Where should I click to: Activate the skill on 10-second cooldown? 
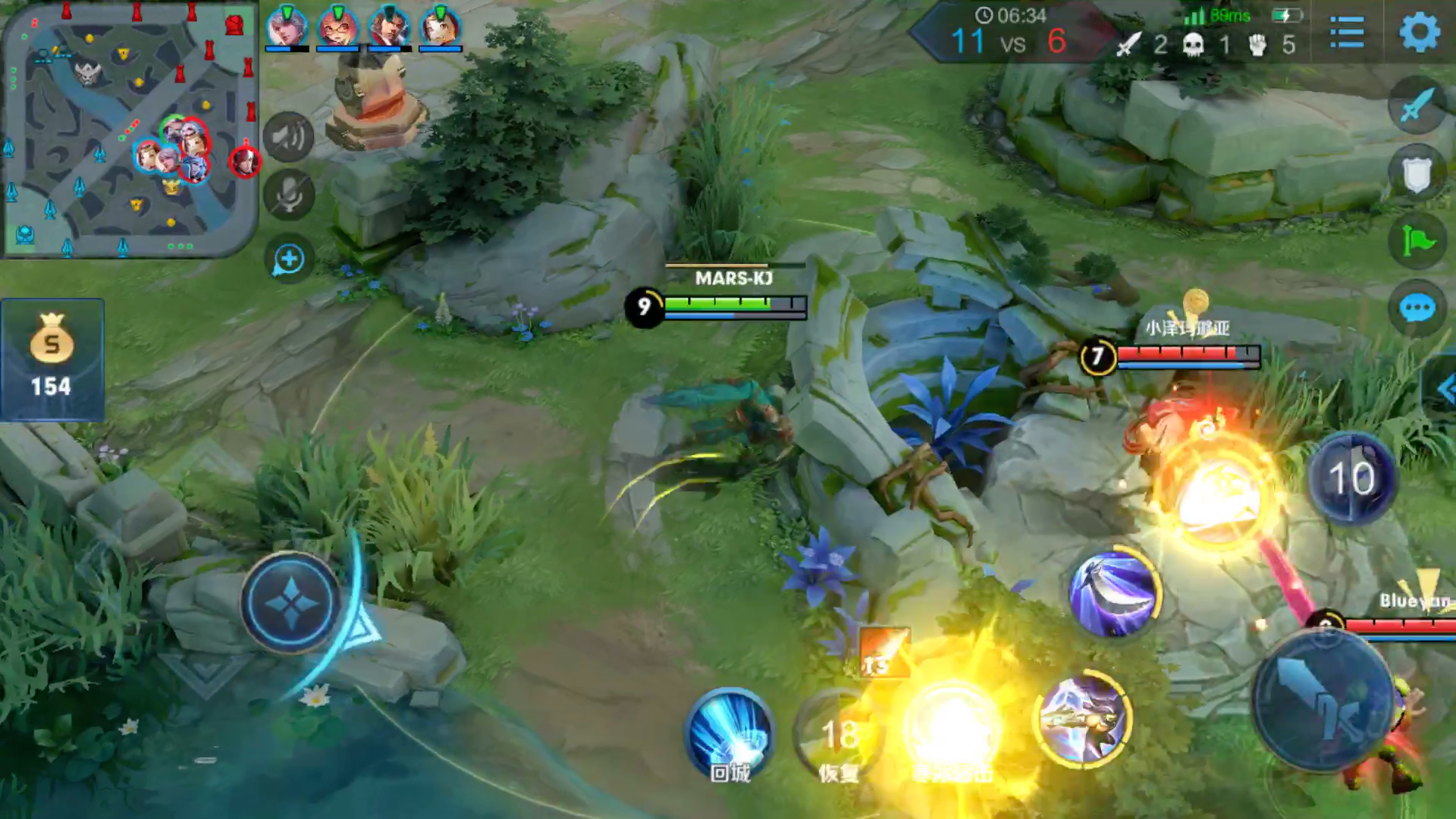pos(1352,478)
